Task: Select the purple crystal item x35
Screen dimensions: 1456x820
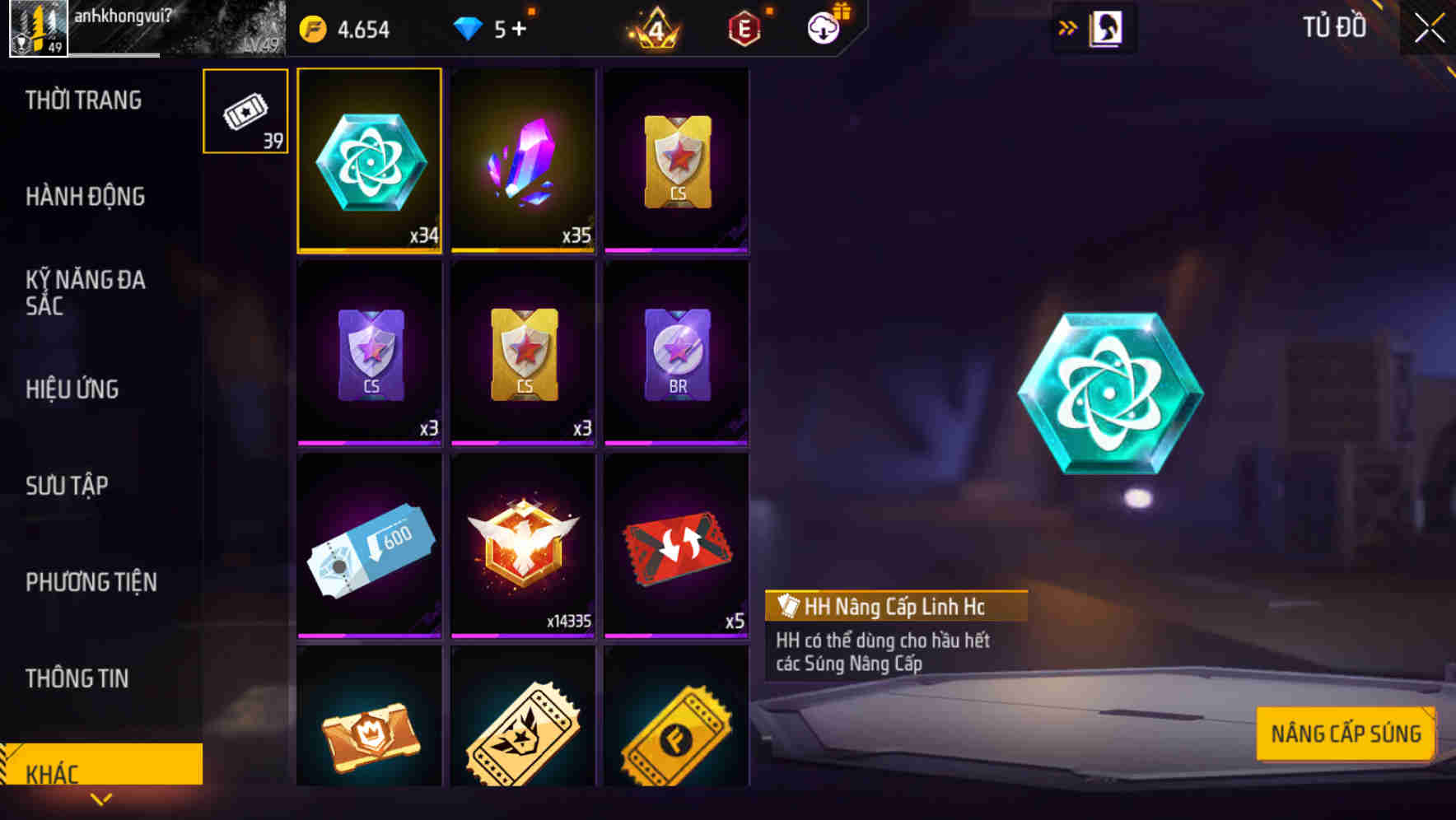Action: (x=523, y=161)
